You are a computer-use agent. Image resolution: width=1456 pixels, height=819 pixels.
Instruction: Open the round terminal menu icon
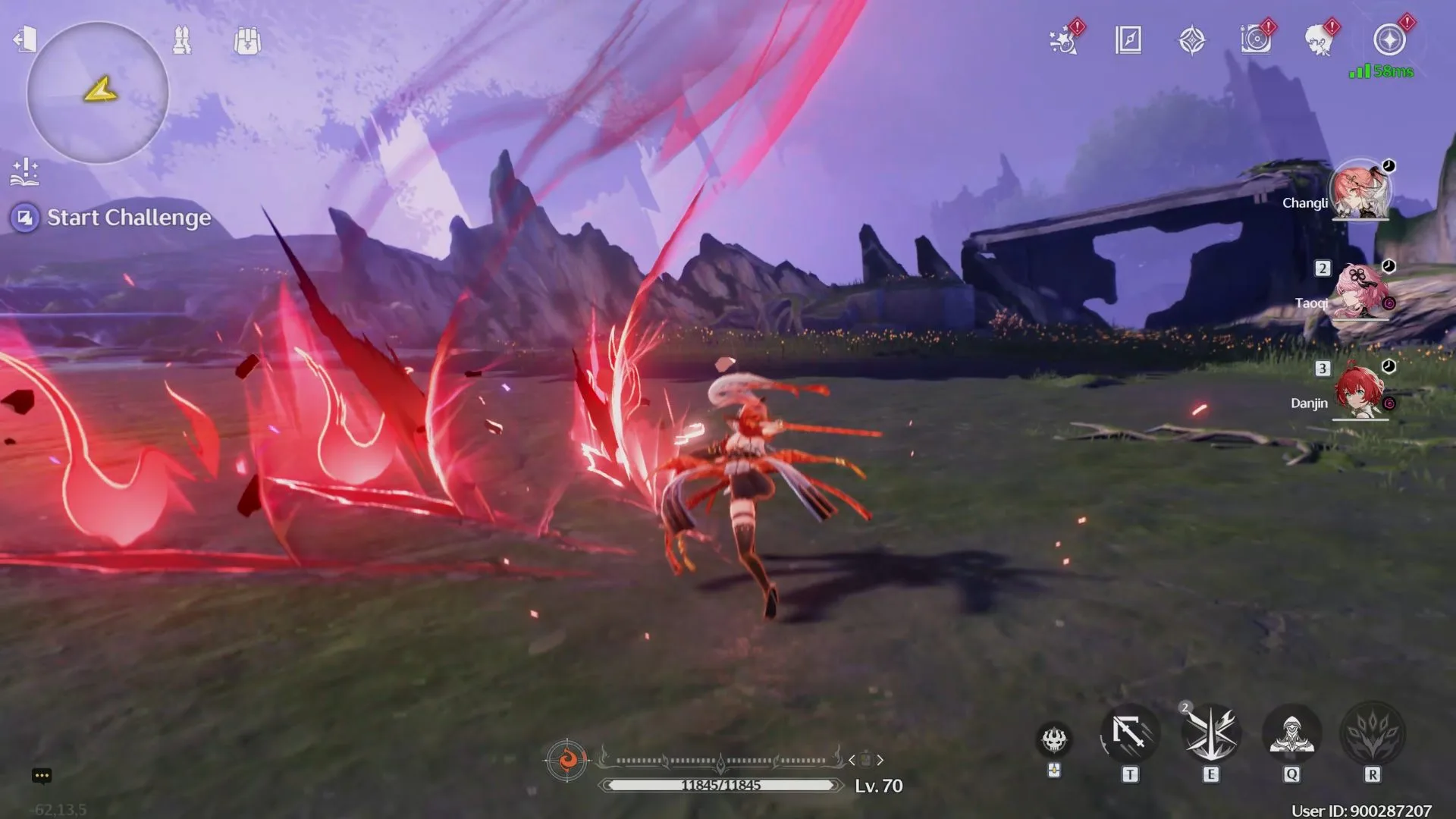1389,40
